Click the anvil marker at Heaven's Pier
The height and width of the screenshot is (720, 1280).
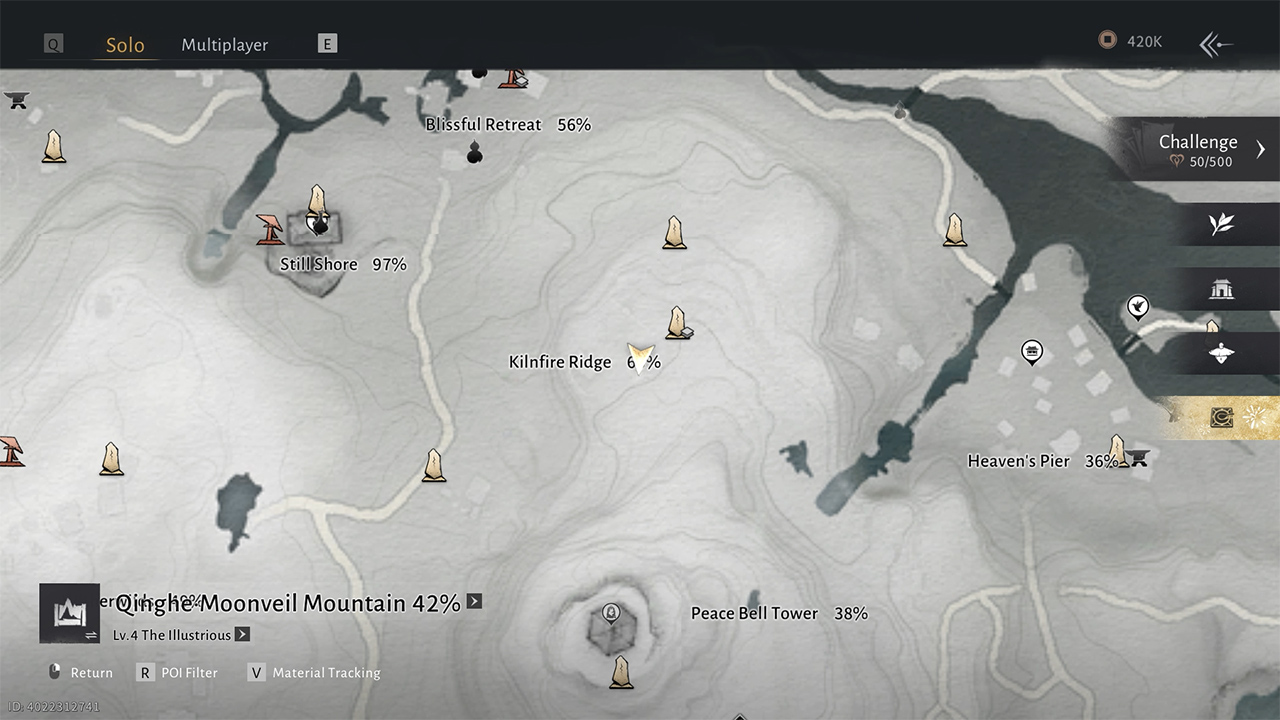coord(1138,458)
